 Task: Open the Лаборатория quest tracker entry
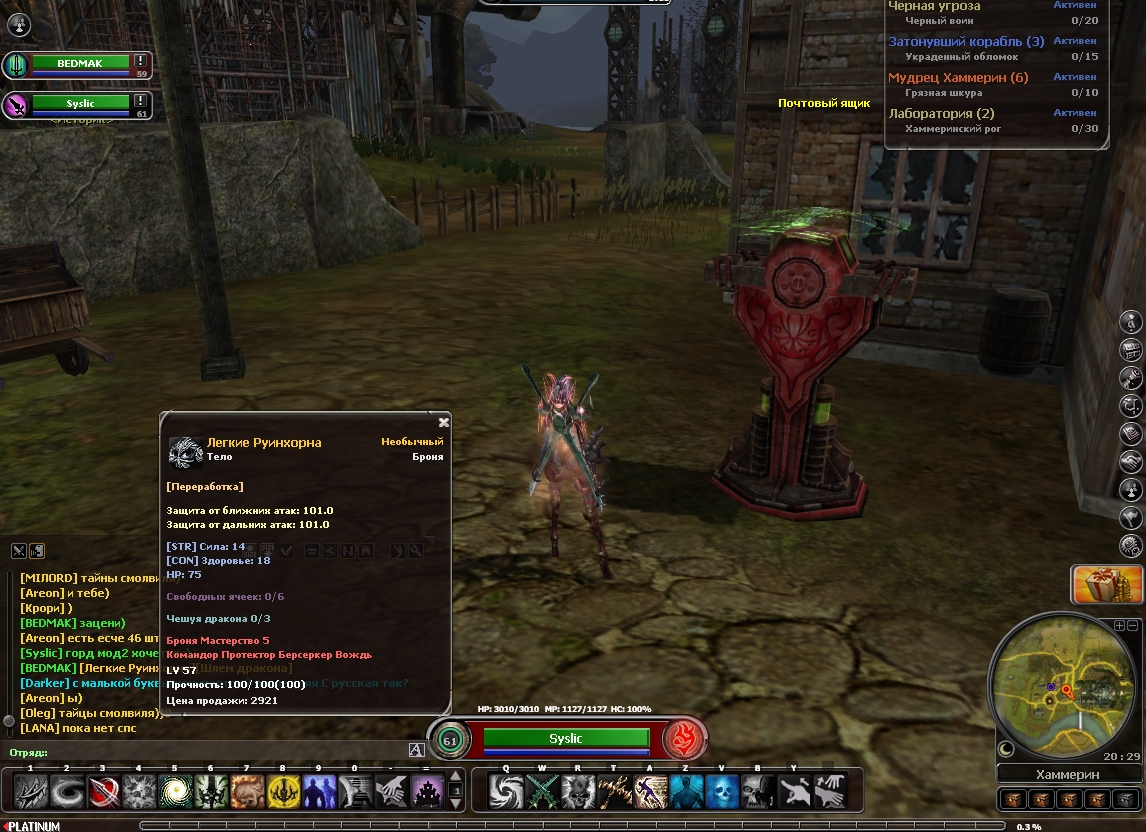(x=941, y=113)
